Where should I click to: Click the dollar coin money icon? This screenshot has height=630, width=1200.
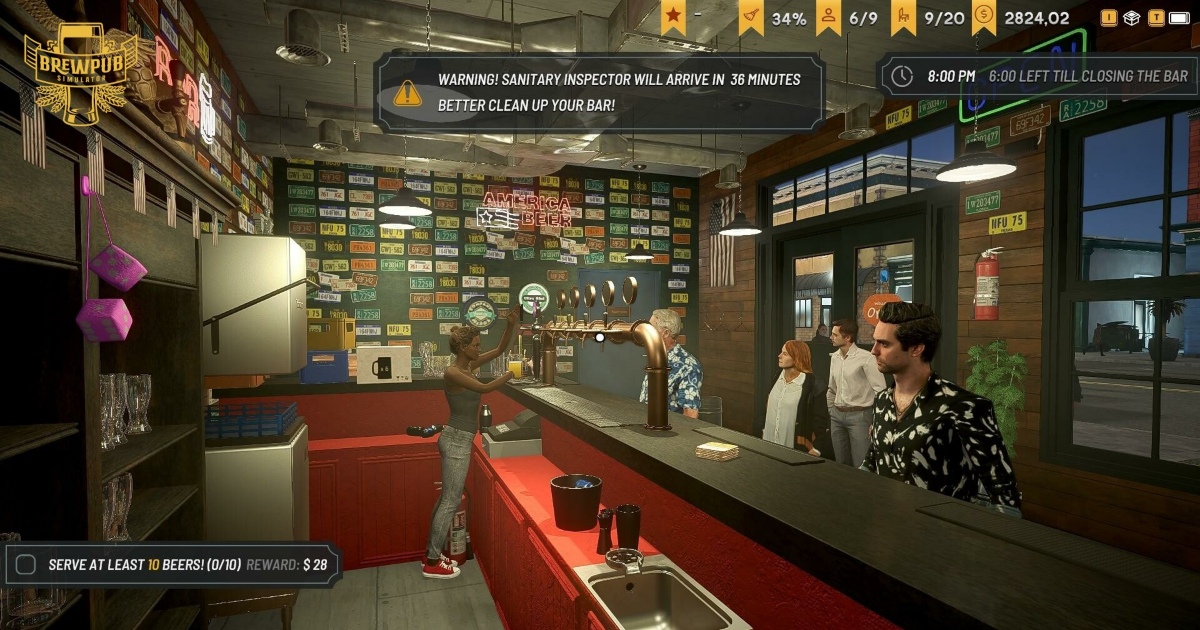tap(984, 17)
